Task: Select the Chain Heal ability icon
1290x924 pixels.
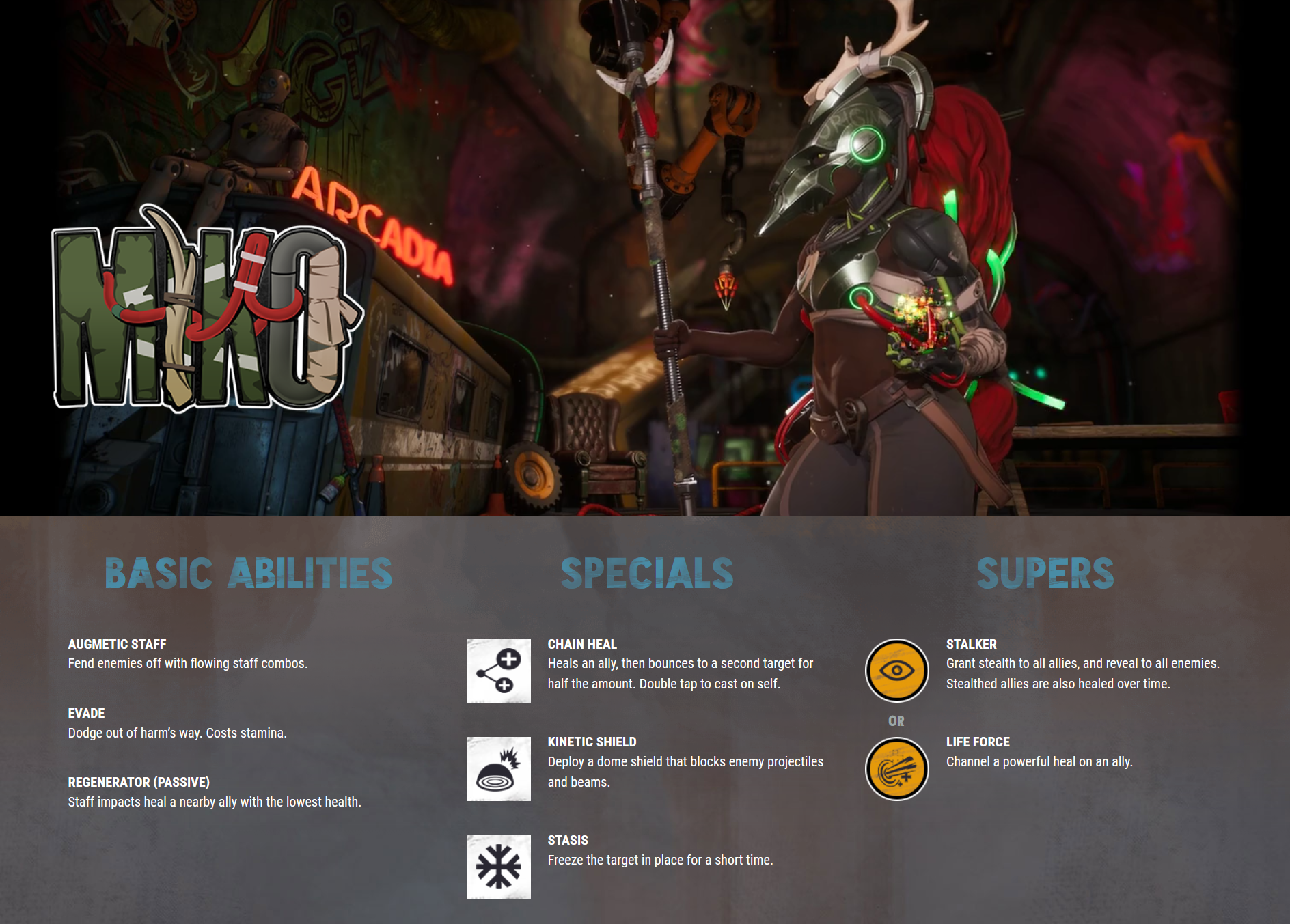Action: (x=498, y=671)
